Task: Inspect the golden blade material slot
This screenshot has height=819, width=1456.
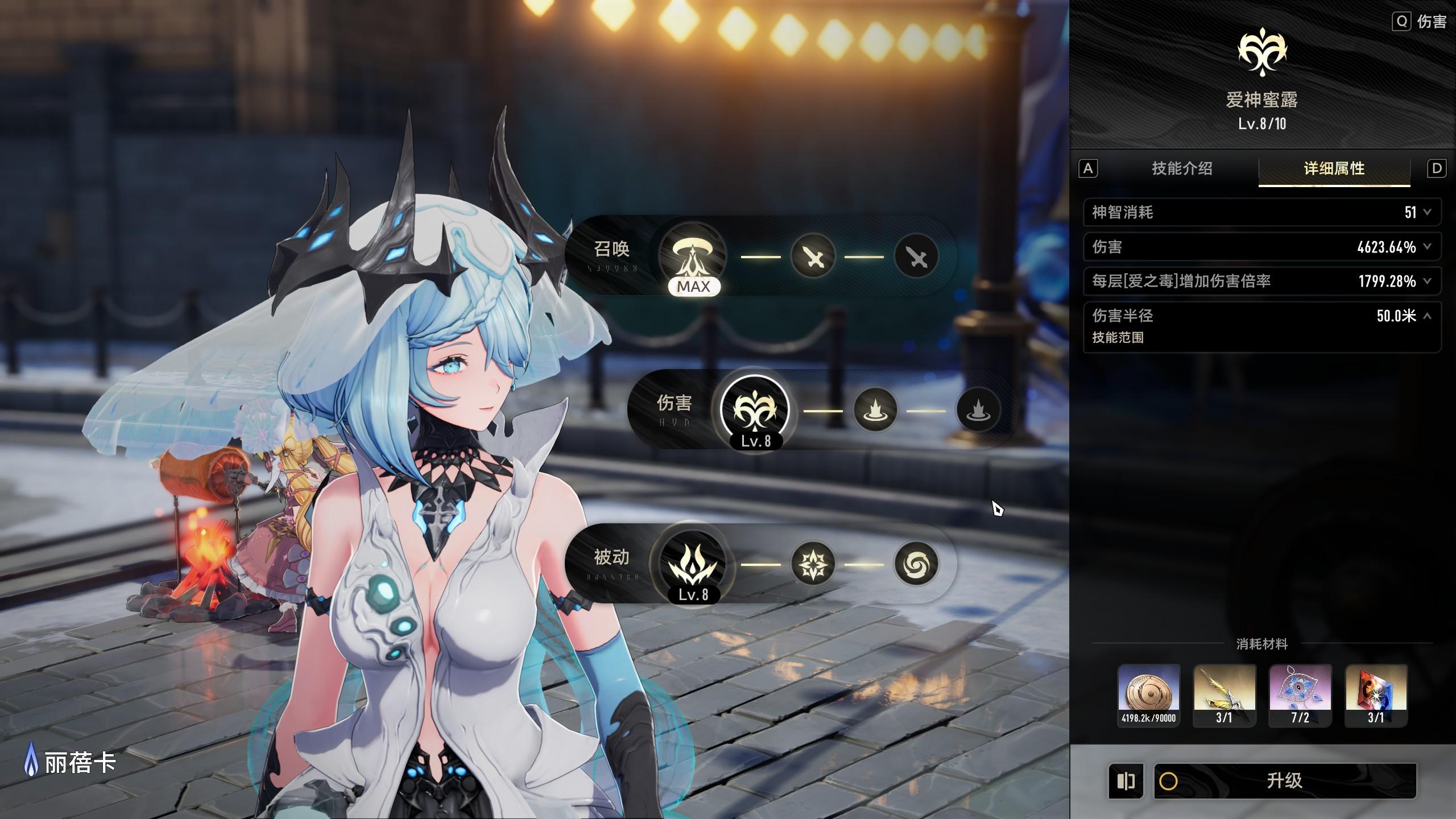Action: click(x=1224, y=694)
